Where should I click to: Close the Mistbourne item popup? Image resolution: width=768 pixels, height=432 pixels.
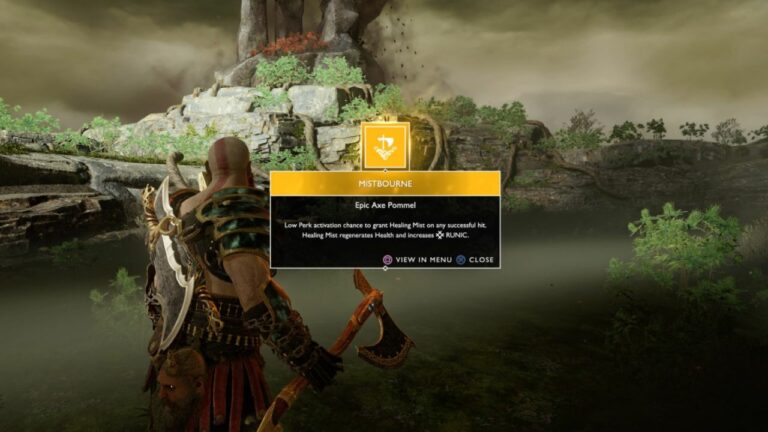475,259
